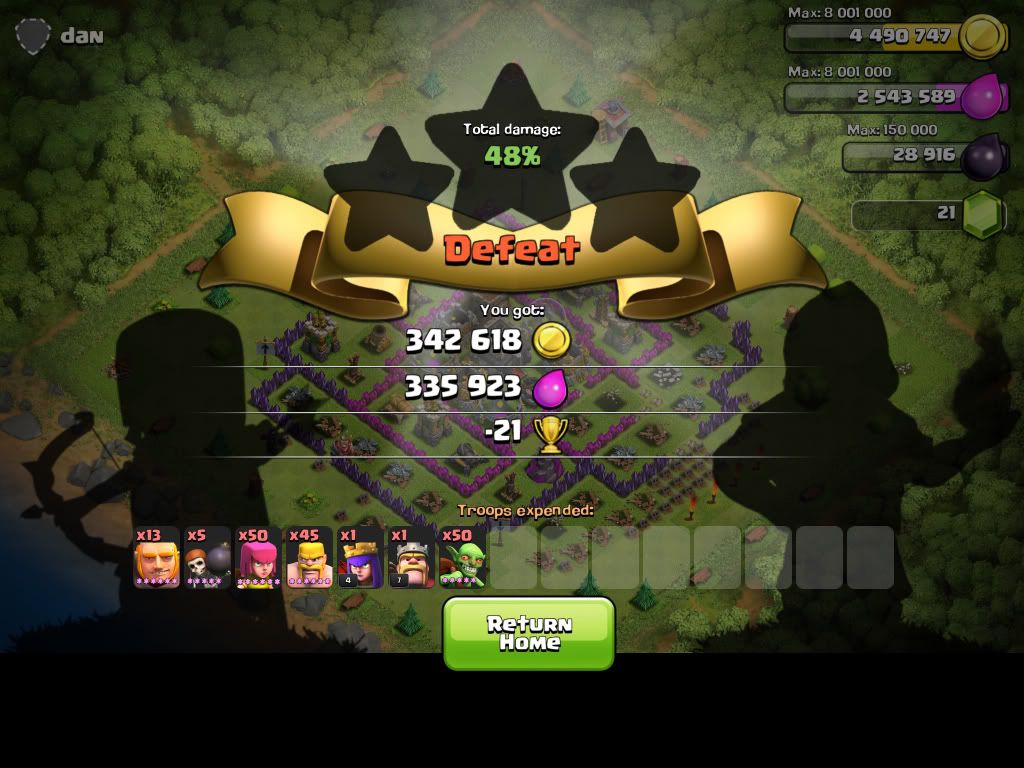1024x768 pixels.
Task: Choose the green Goblin troop icon
Action: [463, 558]
